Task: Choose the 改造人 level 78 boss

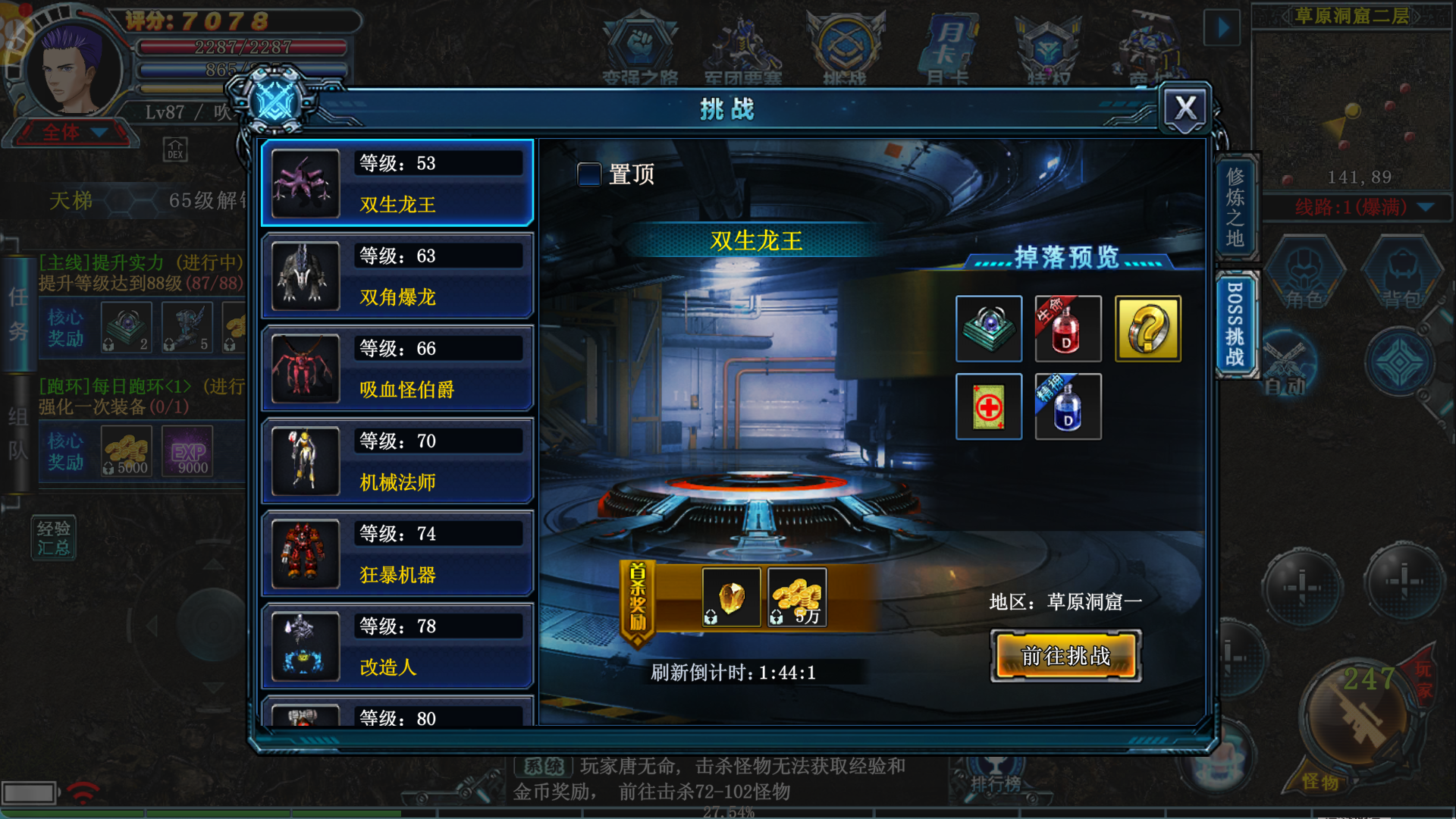Action: [x=397, y=646]
